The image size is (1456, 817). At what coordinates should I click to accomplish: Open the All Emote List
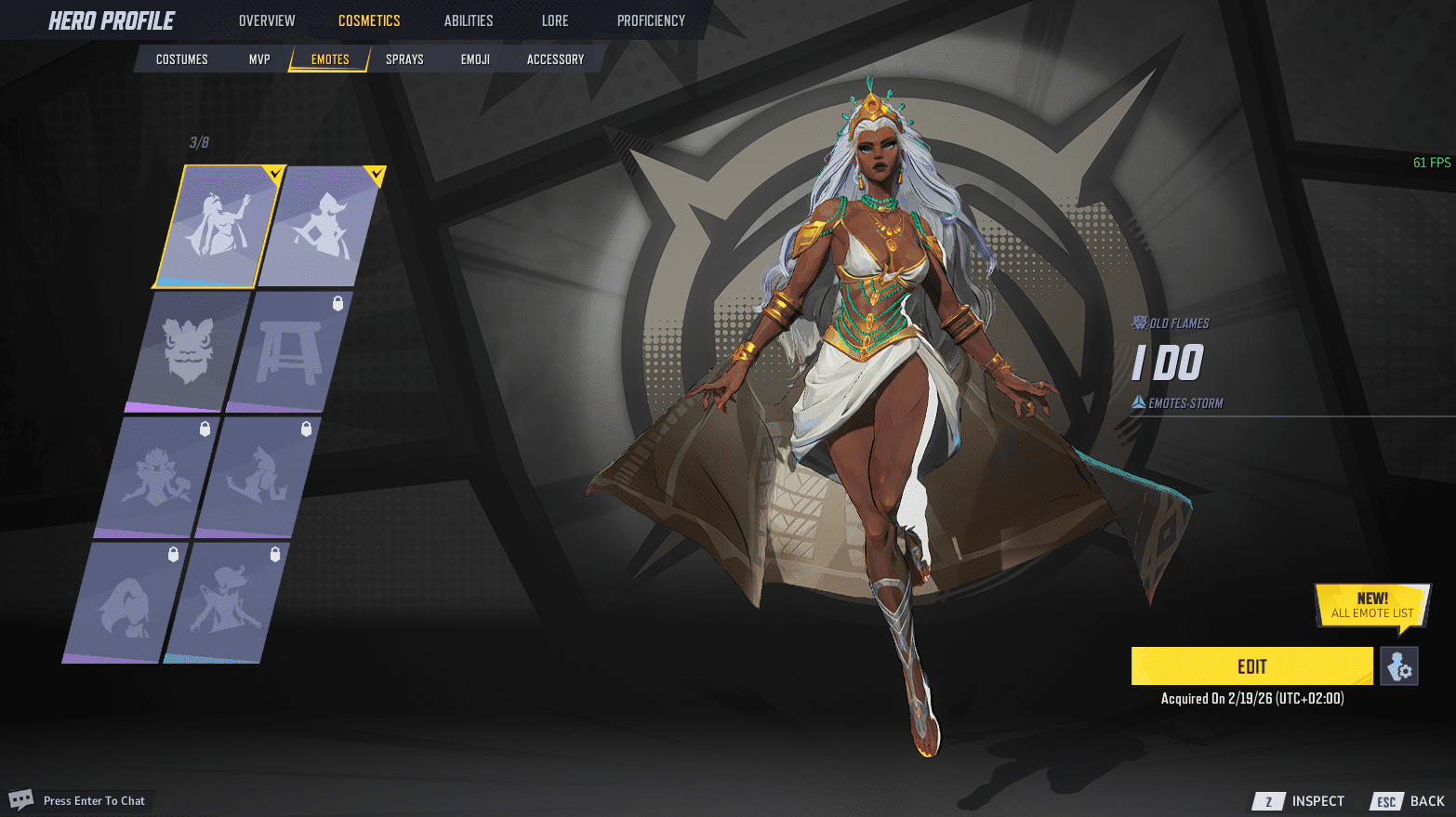tap(1371, 606)
